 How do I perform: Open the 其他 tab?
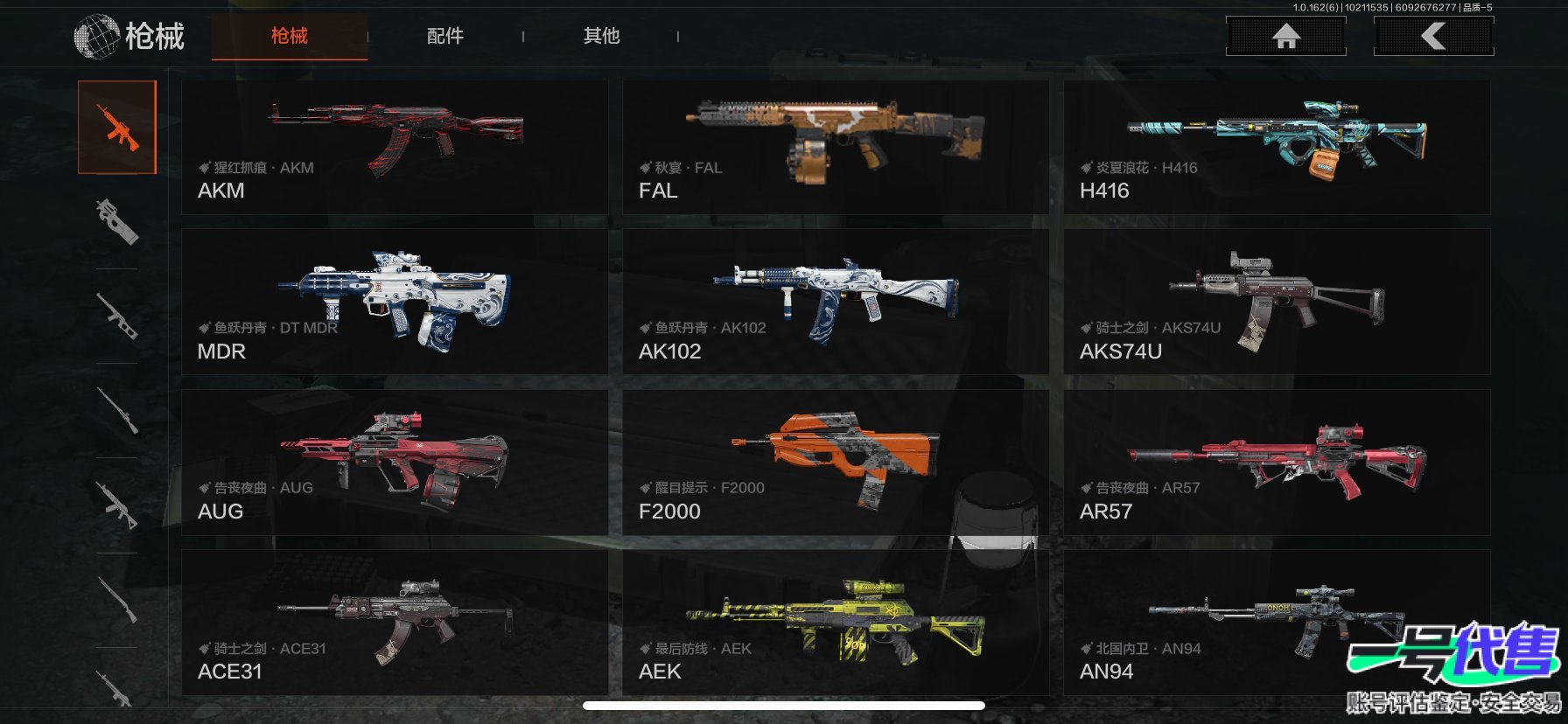[x=601, y=36]
